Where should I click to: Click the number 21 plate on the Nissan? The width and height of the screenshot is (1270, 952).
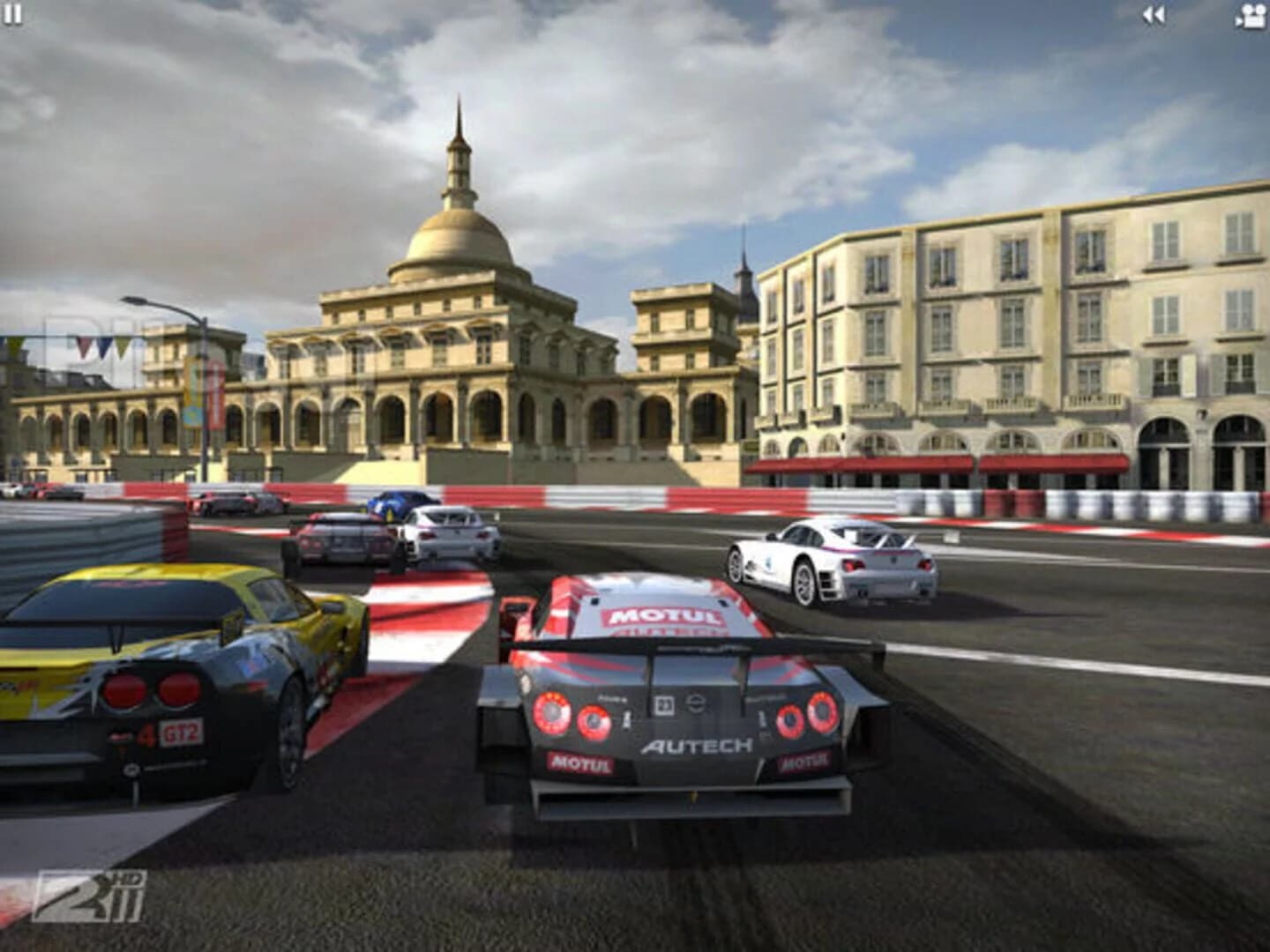click(x=663, y=703)
